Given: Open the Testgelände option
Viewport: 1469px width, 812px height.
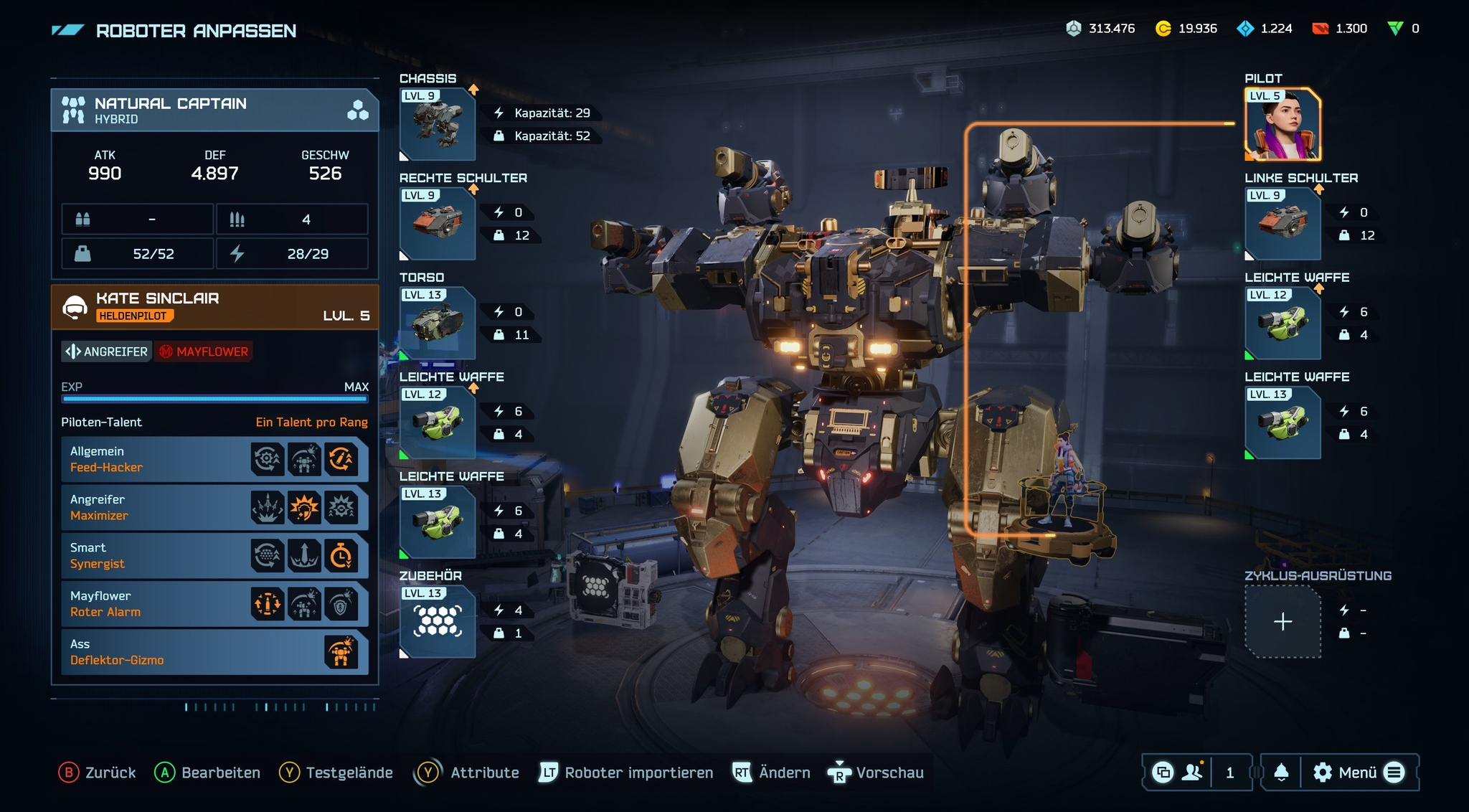Looking at the screenshot, I should pyautogui.click(x=336, y=773).
